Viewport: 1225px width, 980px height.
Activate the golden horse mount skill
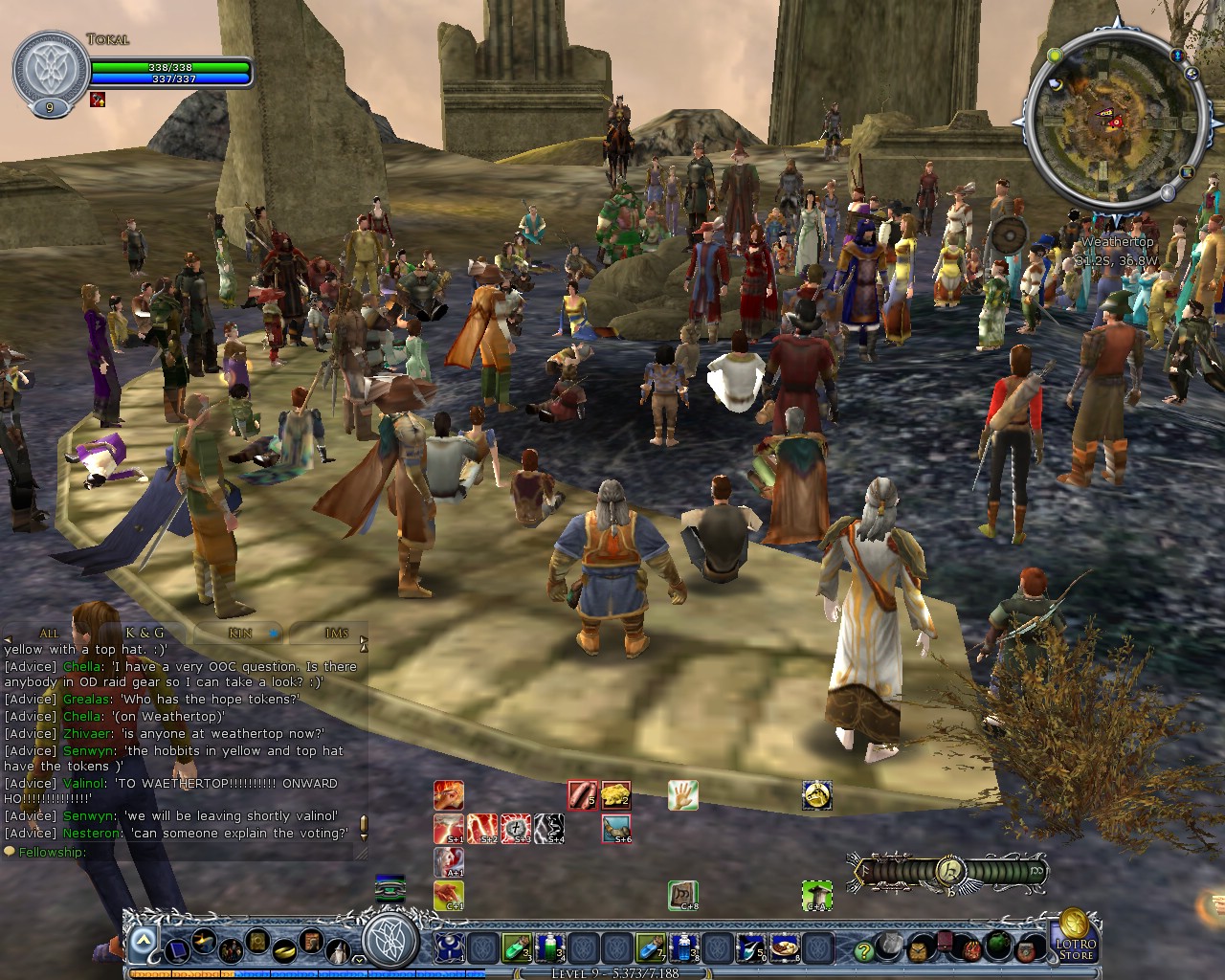tap(816, 794)
